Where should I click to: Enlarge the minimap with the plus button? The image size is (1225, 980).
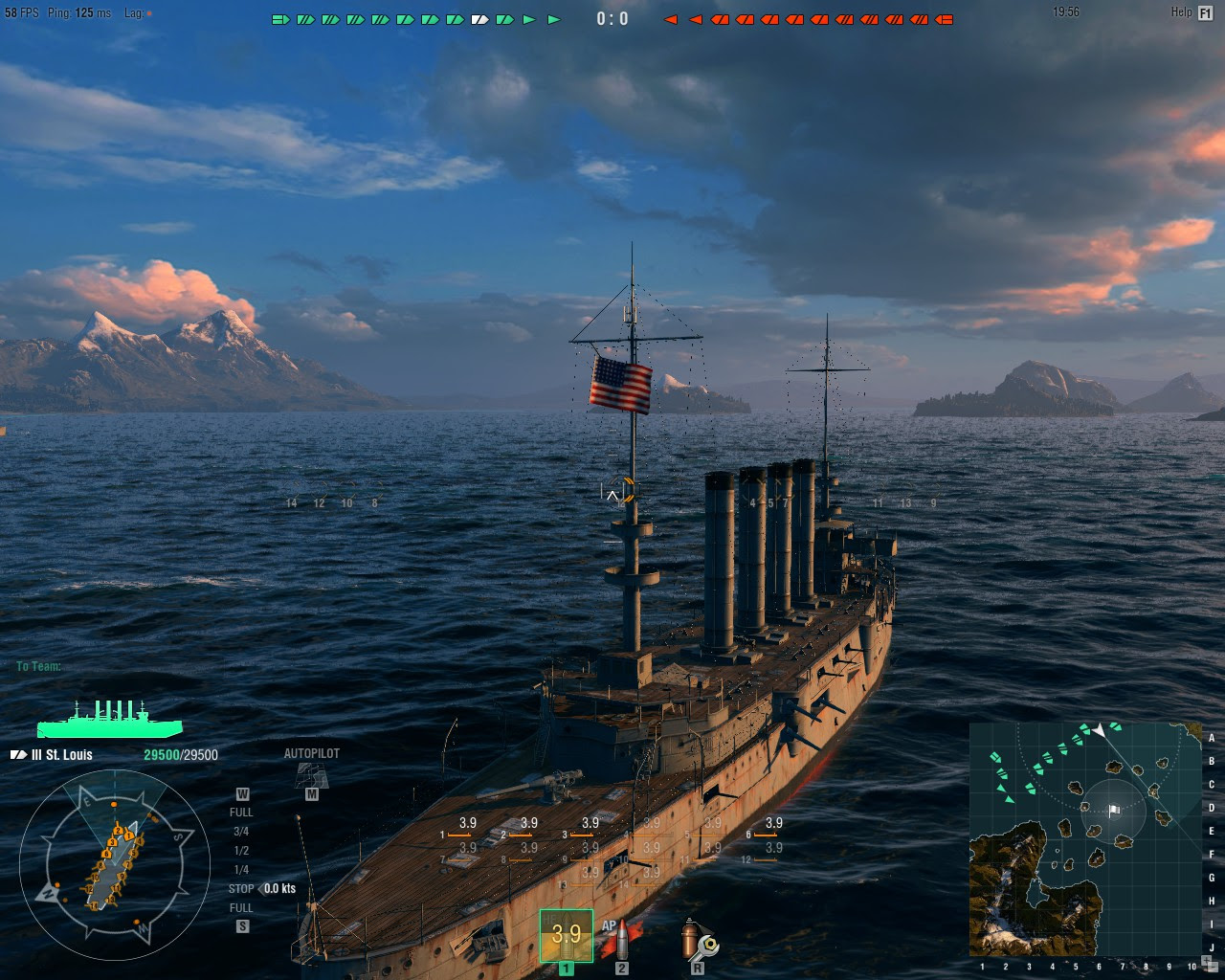[x=1204, y=958]
